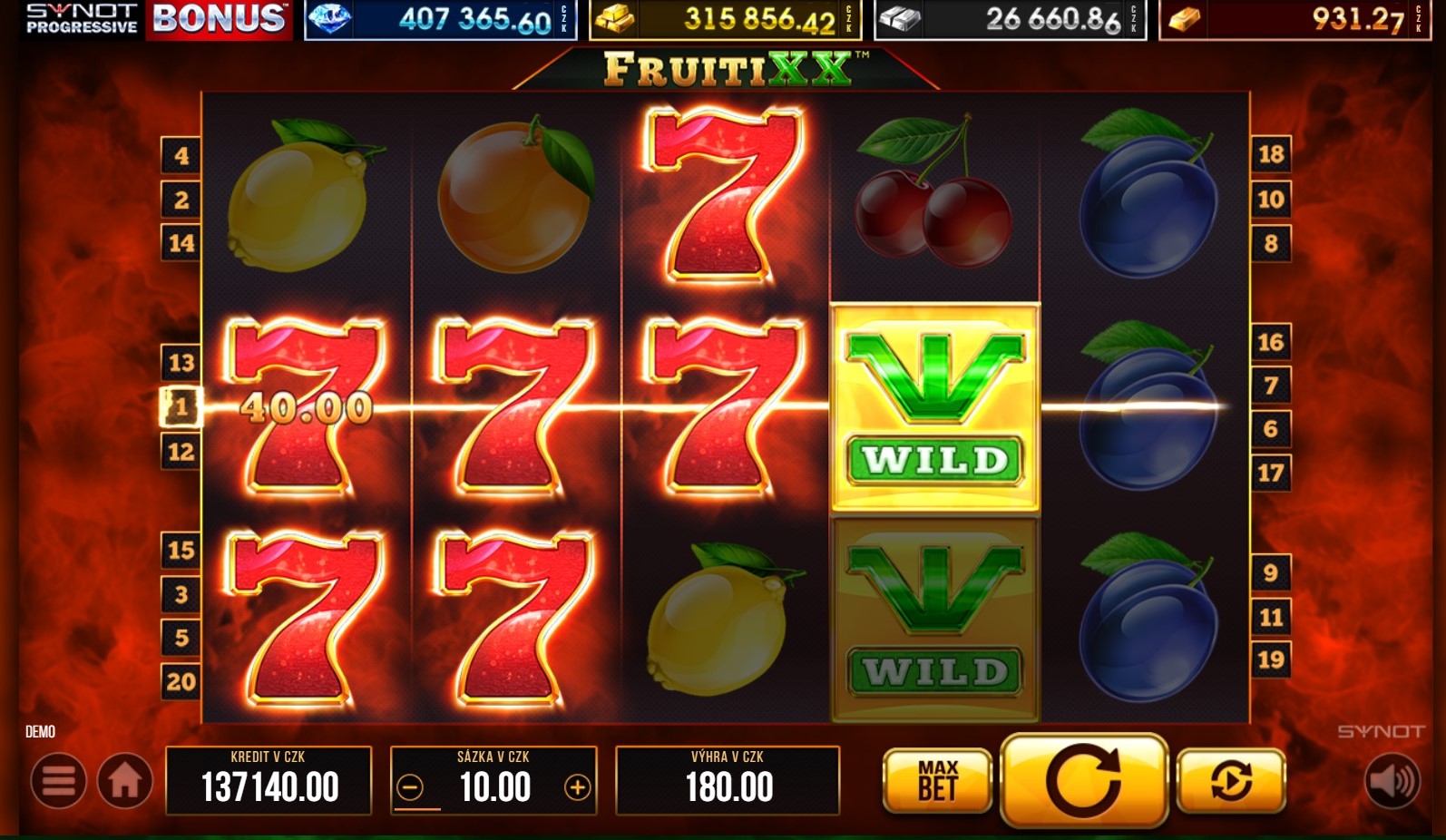Image resolution: width=1446 pixels, height=840 pixels.
Task: Show payline number 18
Action: tap(1271, 154)
